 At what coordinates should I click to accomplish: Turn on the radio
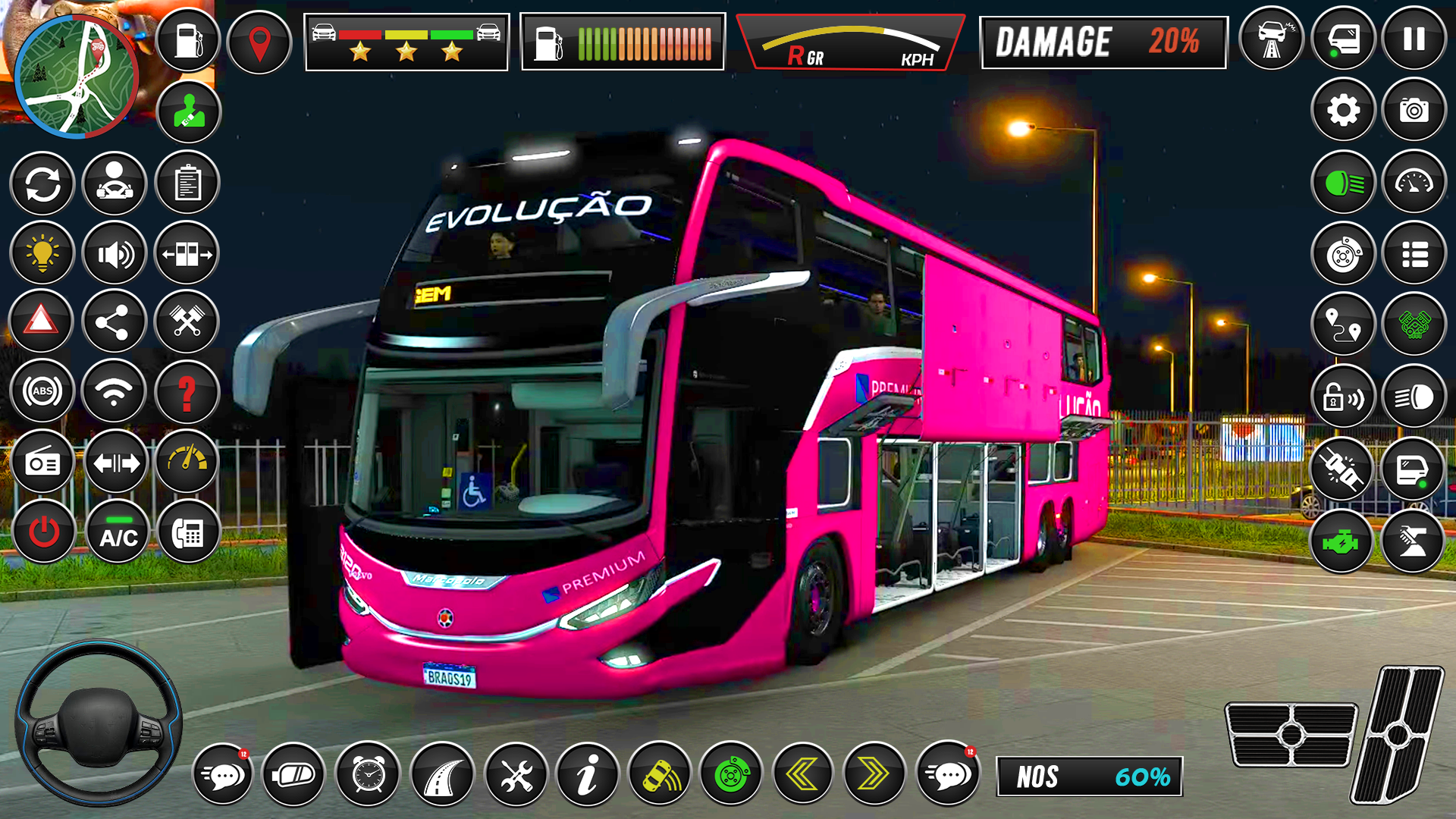coord(42,461)
